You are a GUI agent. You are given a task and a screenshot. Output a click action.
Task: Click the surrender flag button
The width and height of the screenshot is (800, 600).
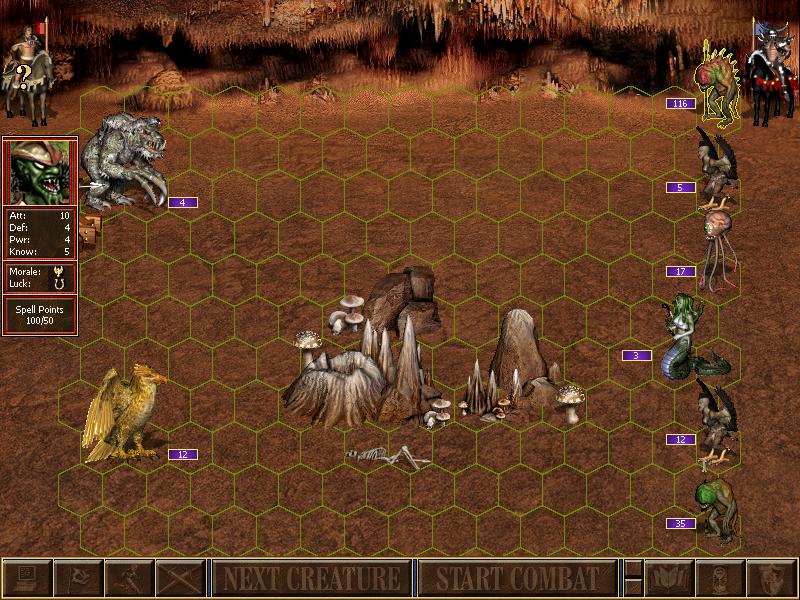pos(78,578)
